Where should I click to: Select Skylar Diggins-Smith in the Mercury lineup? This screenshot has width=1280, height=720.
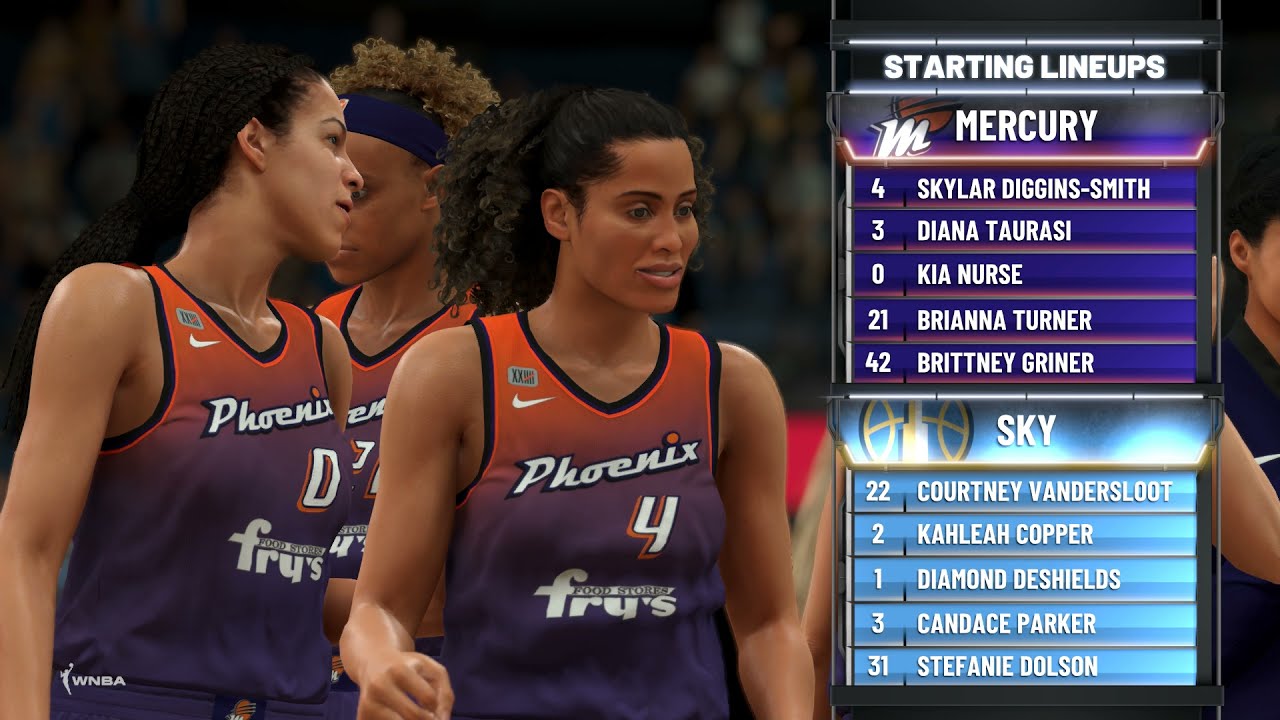1025,188
